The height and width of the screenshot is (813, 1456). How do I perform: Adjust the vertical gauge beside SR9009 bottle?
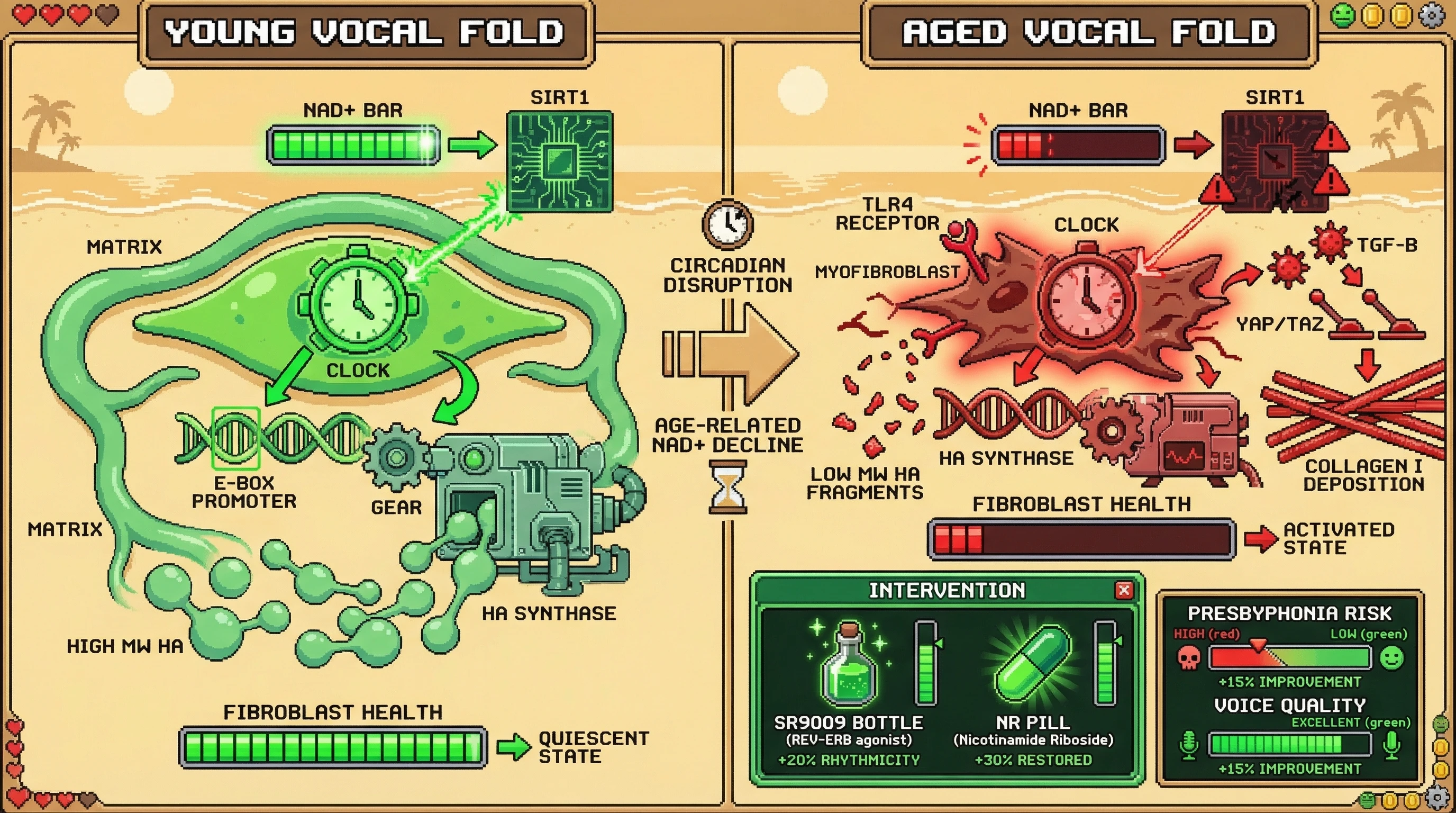point(925,663)
